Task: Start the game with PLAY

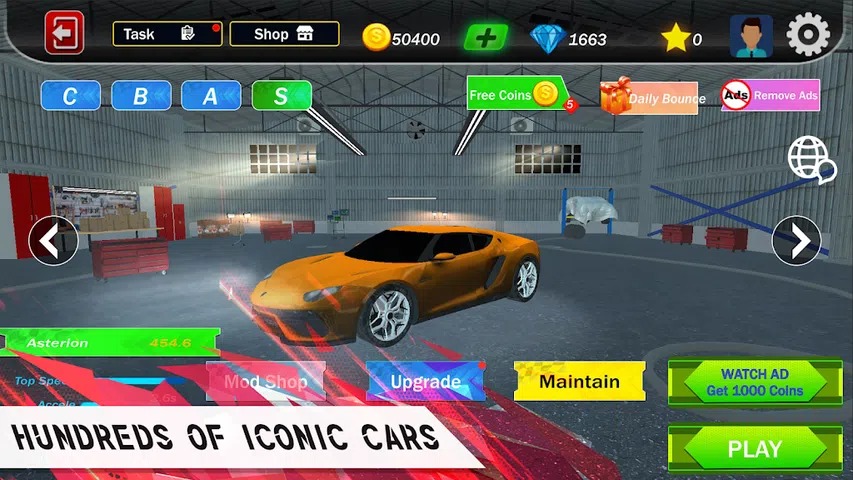Action: [x=755, y=449]
